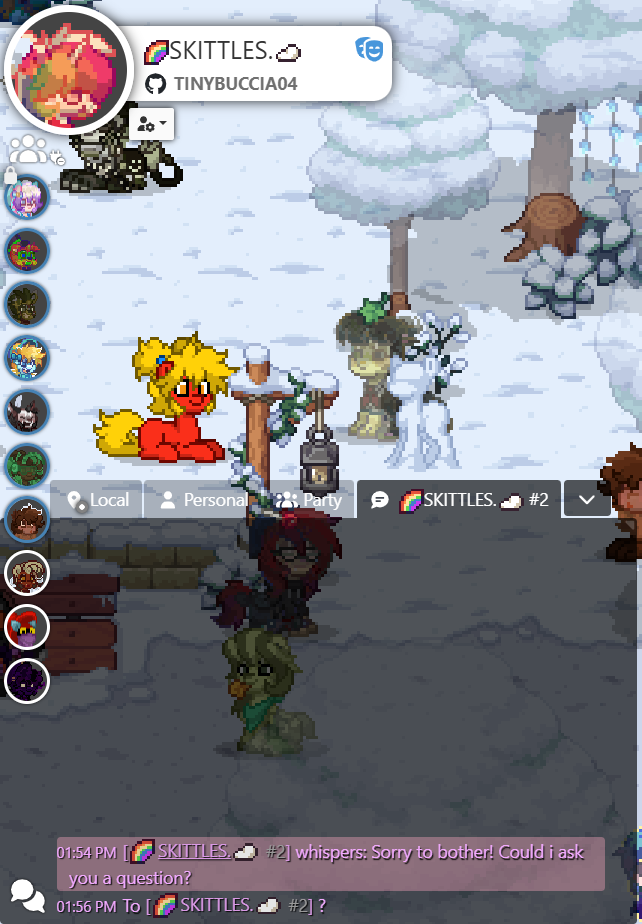Click SKITTLES' name link in the whisper message
This screenshot has height=924, width=642.
193,852
